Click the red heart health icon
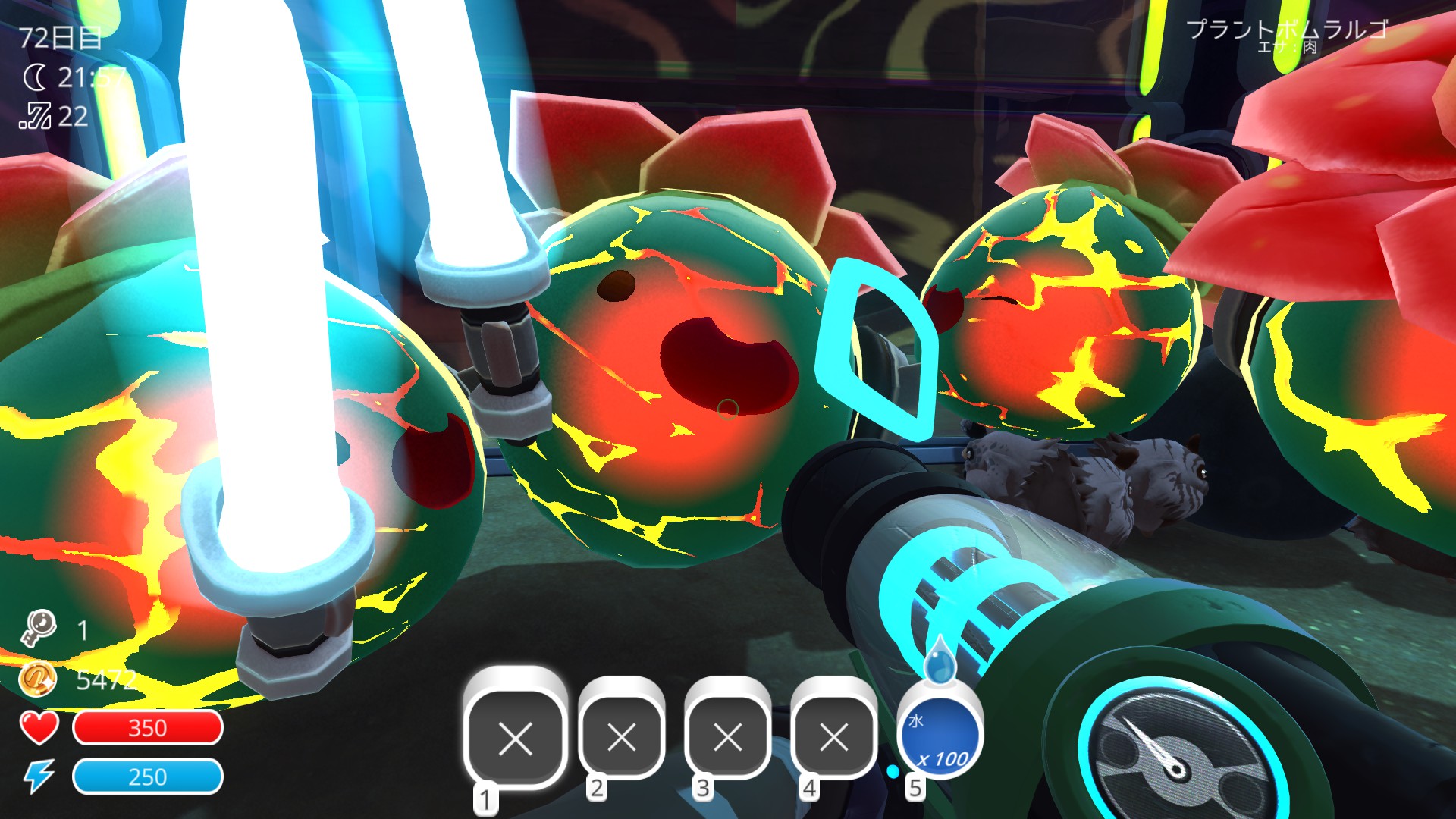 point(39,730)
